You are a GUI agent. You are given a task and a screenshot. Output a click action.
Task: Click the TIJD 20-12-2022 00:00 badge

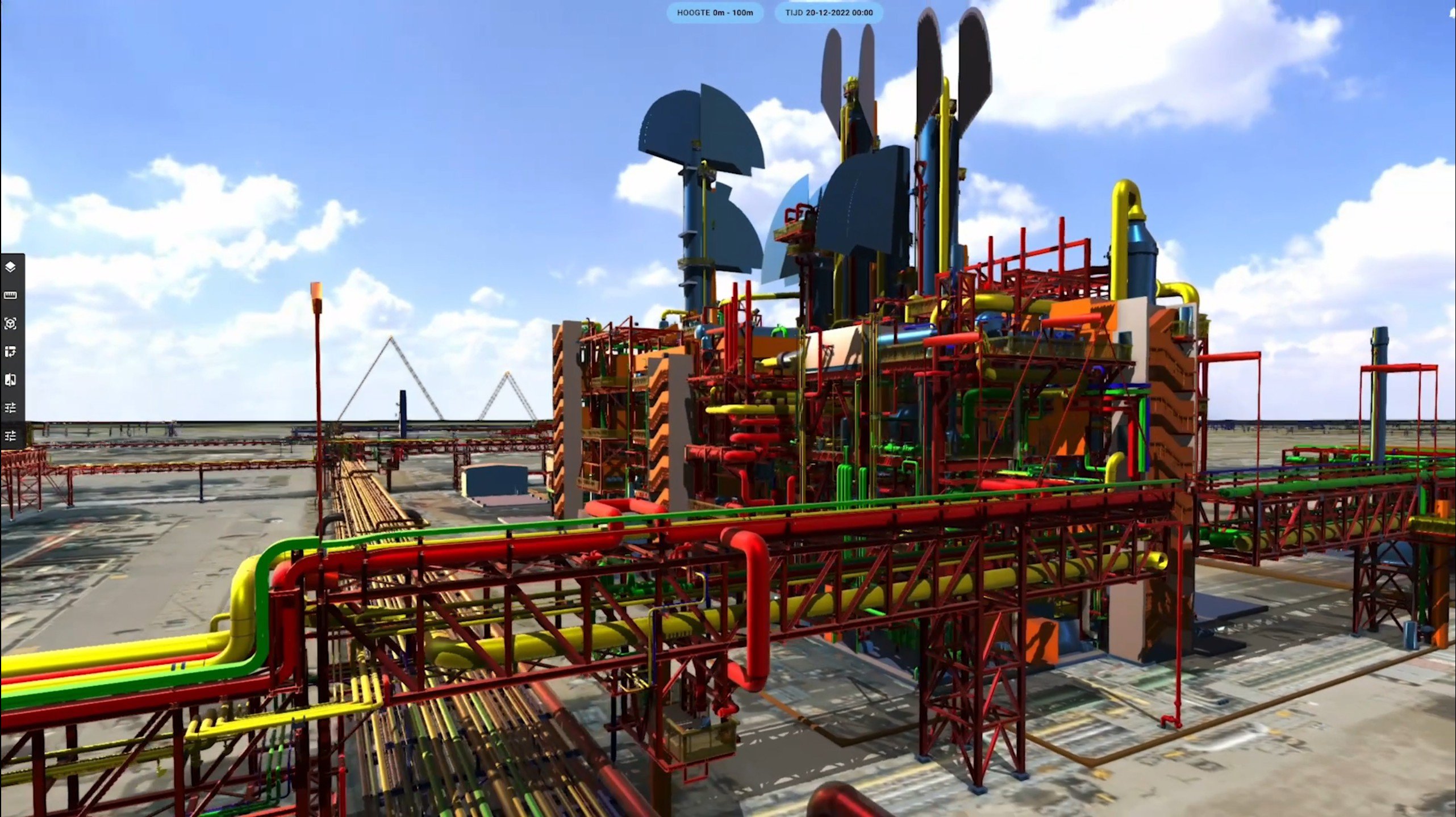pos(827,12)
